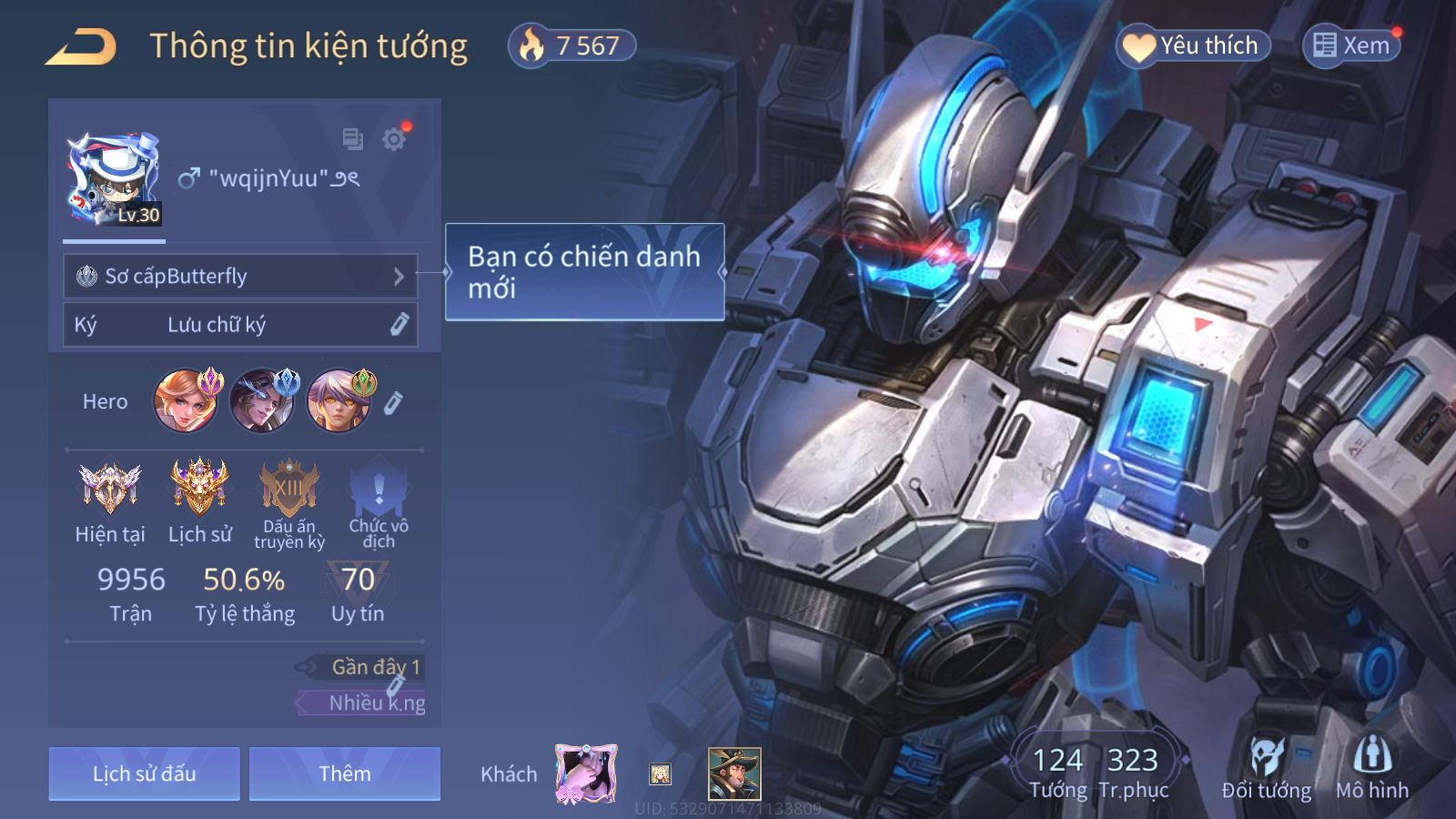1456x819 pixels.
Task: Open the Đổi tướng hero switch
Action: pyautogui.click(x=1266, y=769)
